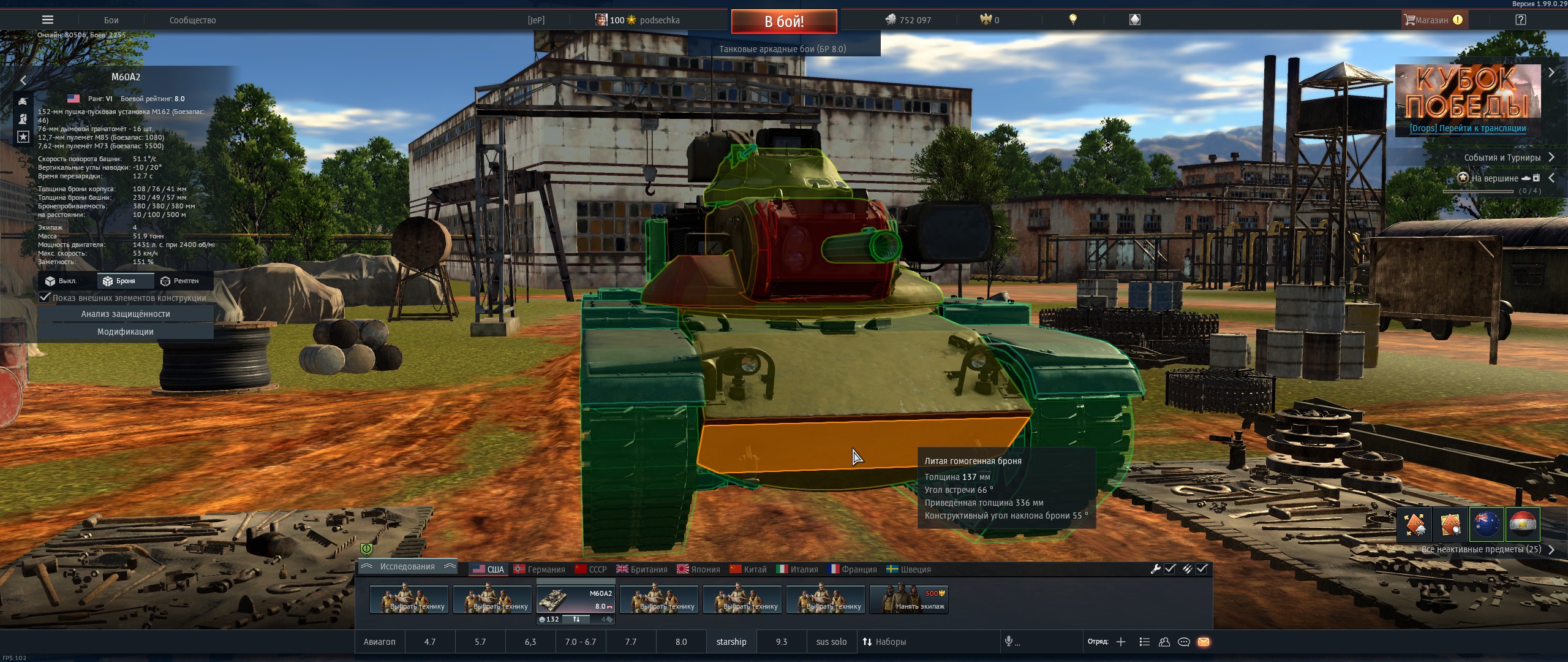Open the question mark help button
1568x662 pixels.
click(x=1520, y=20)
